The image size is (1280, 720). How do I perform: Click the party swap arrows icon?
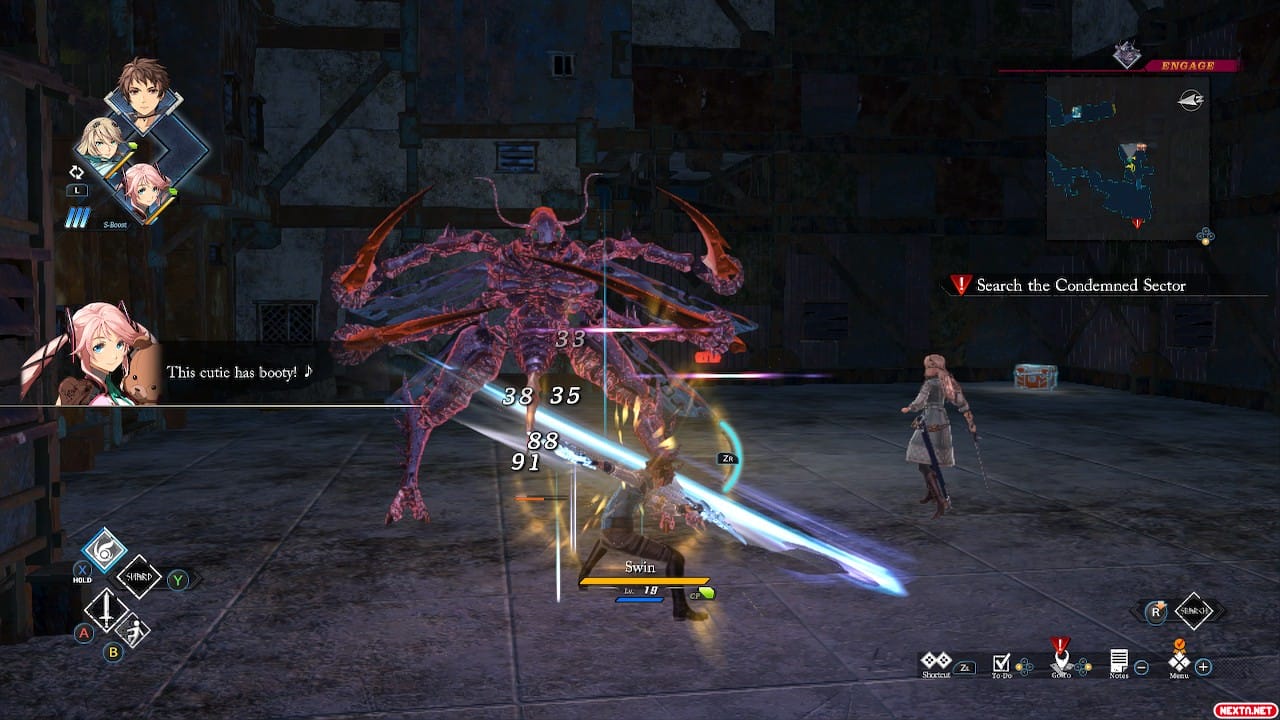tap(77, 171)
